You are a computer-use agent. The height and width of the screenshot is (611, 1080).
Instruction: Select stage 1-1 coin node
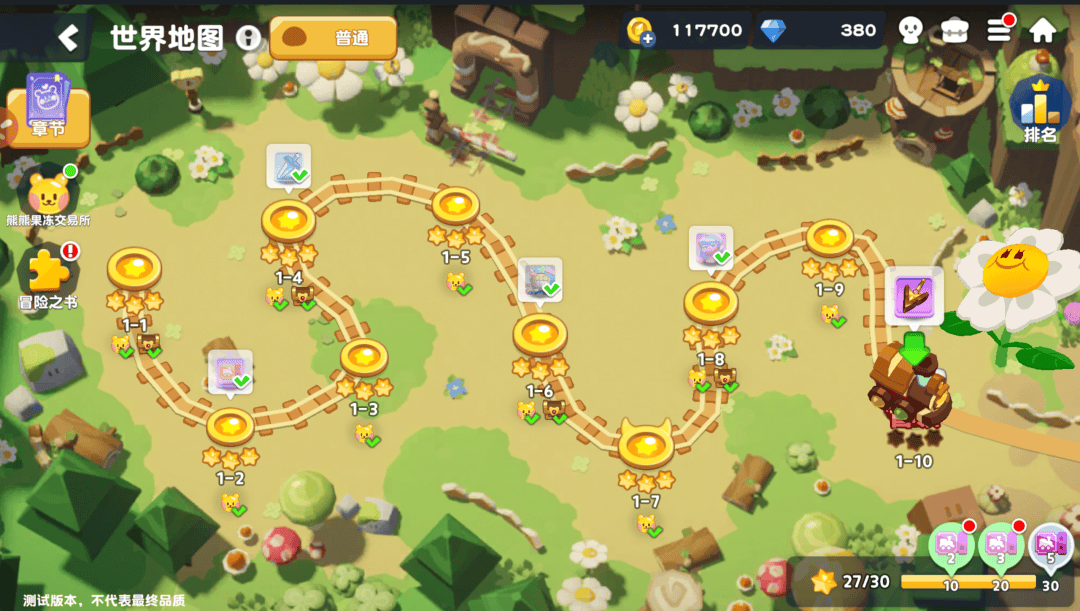pos(134,268)
